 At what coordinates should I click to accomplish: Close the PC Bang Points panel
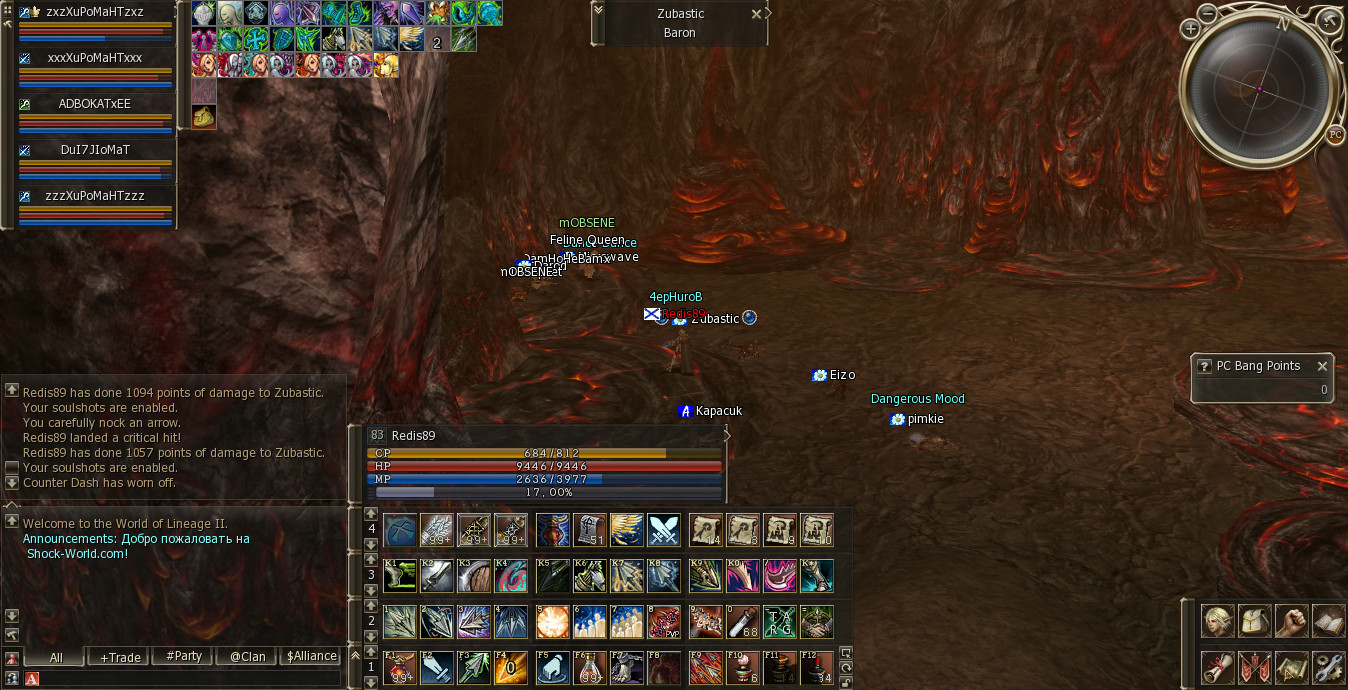(1322, 366)
